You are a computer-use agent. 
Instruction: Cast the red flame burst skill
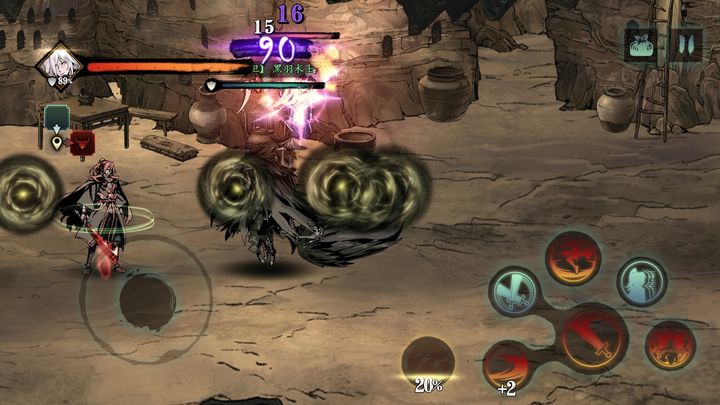click(x=670, y=345)
